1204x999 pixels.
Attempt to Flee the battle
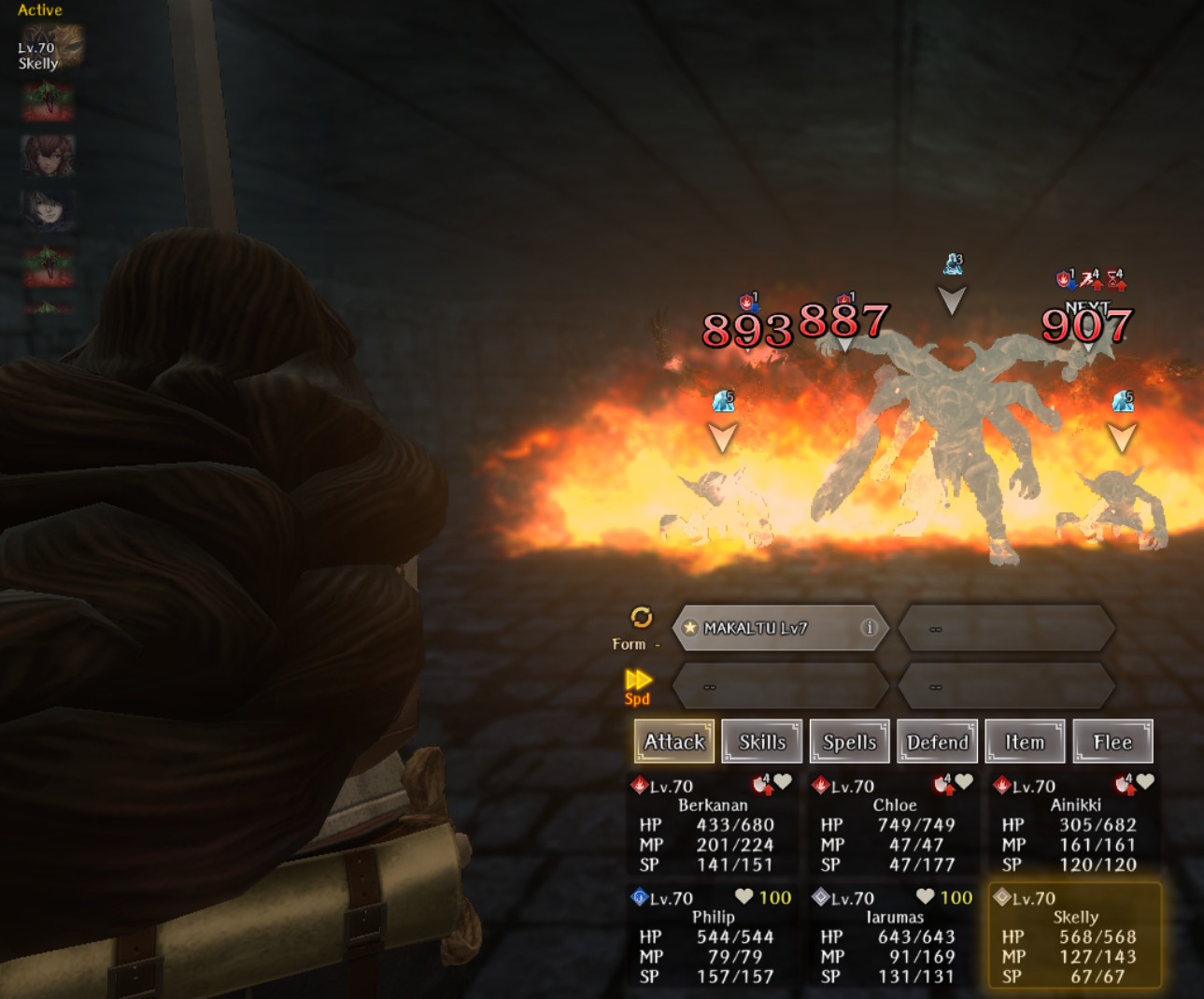coord(1112,742)
